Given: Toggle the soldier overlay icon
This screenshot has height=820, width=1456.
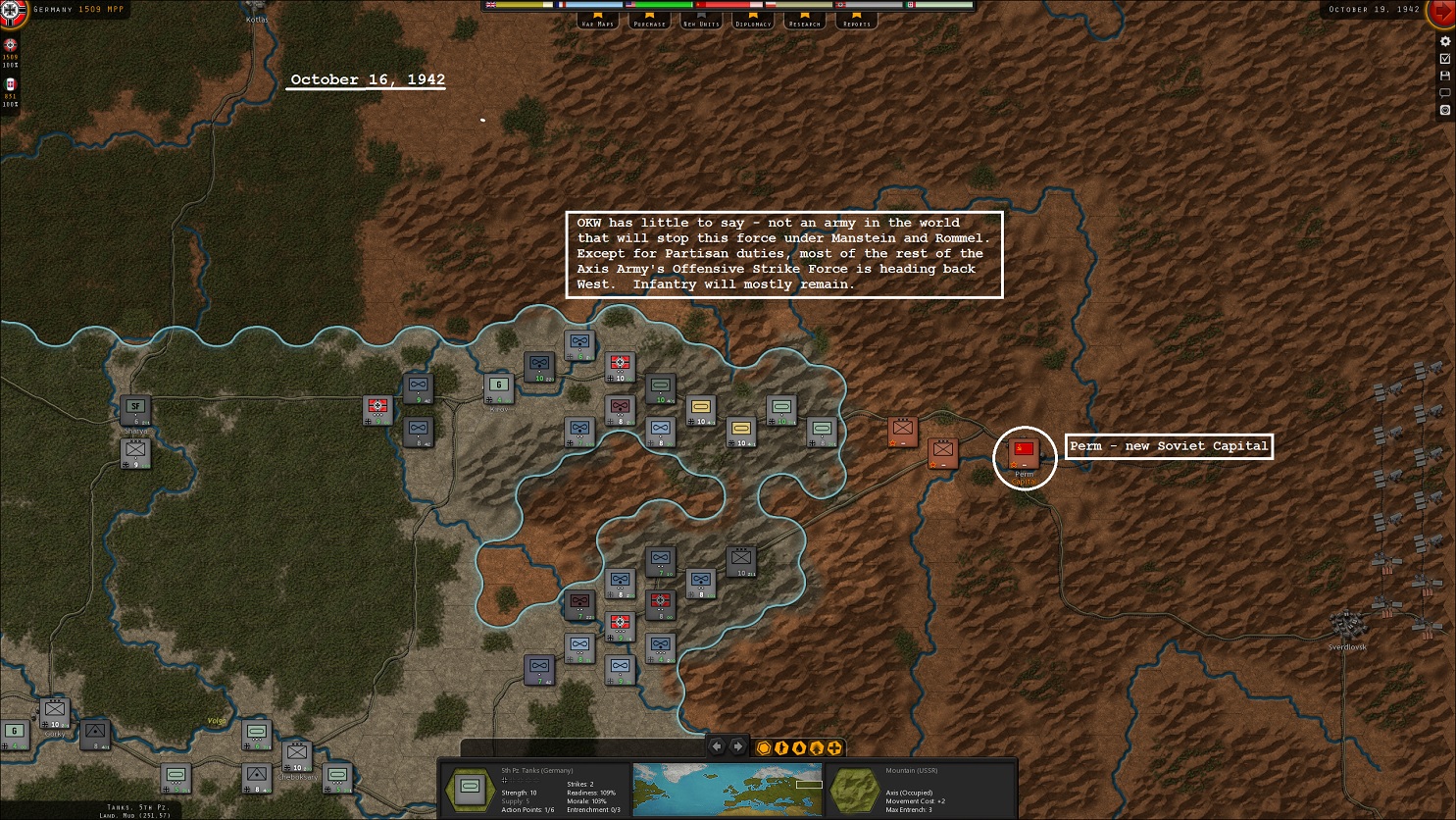Looking at the screenshot, I should [x=781, y=748].
